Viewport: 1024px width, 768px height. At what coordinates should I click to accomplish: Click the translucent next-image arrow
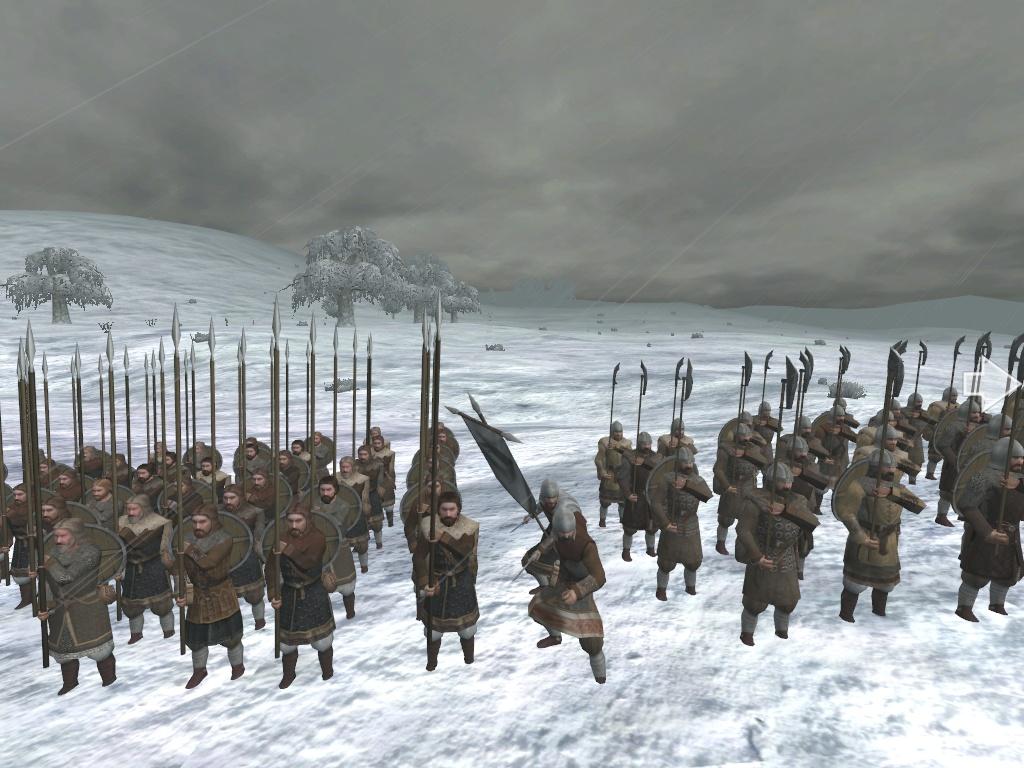point(994,385)
